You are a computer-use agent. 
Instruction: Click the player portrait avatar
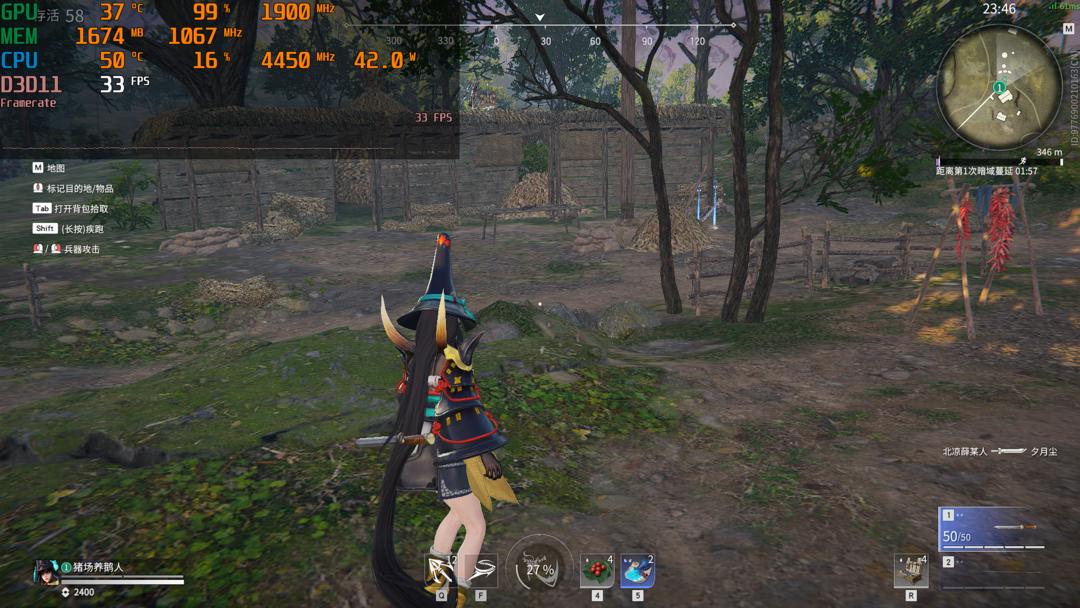coord(46,571)
